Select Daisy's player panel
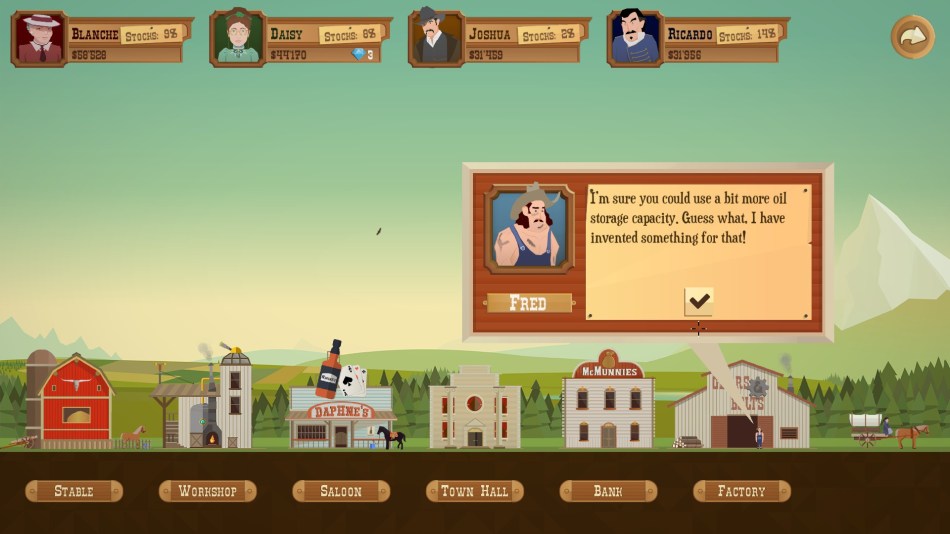Image resolution: width=950 pixels, height=534 pixels. 298,40
